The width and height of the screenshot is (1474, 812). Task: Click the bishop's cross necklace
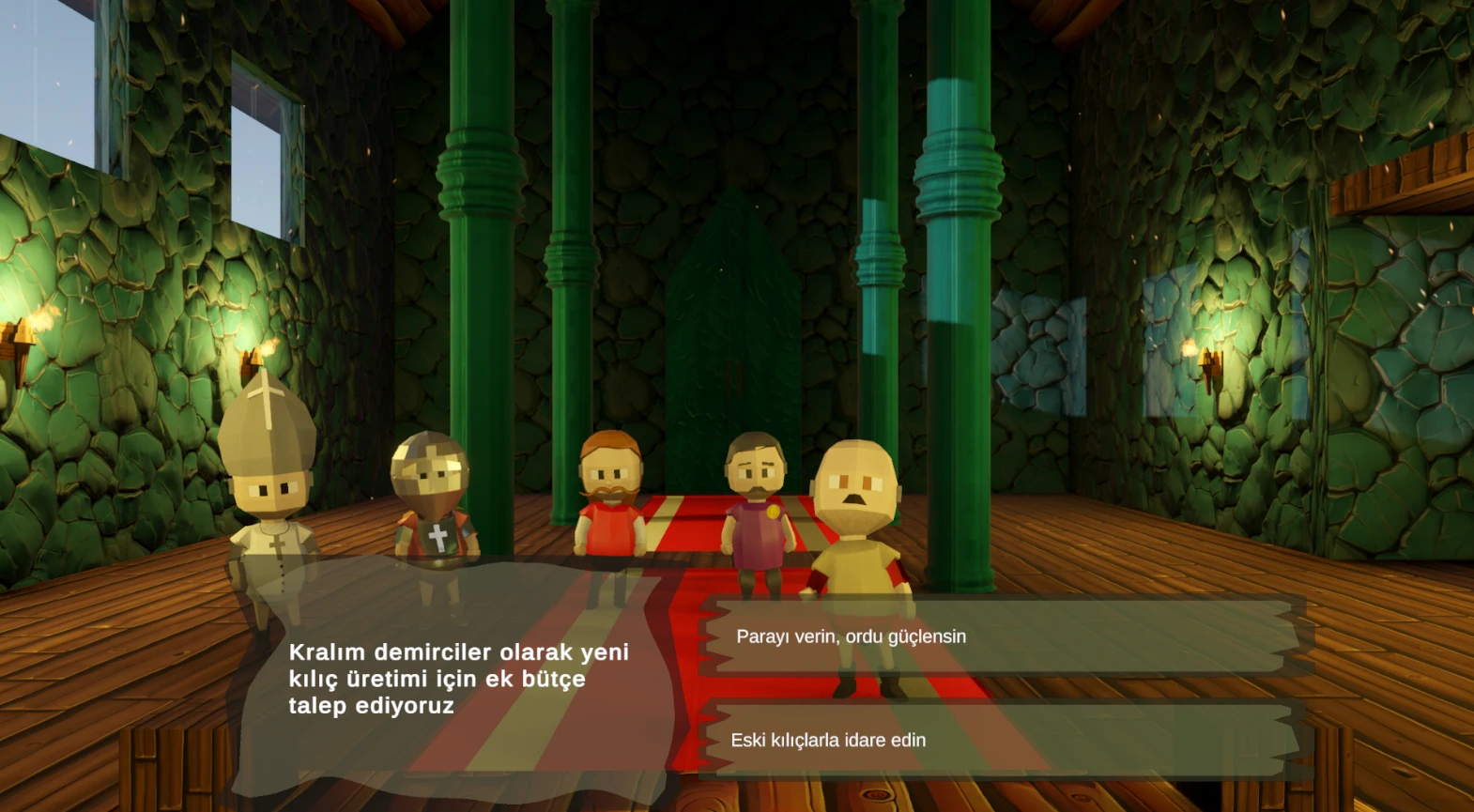[x=275, y=542]
